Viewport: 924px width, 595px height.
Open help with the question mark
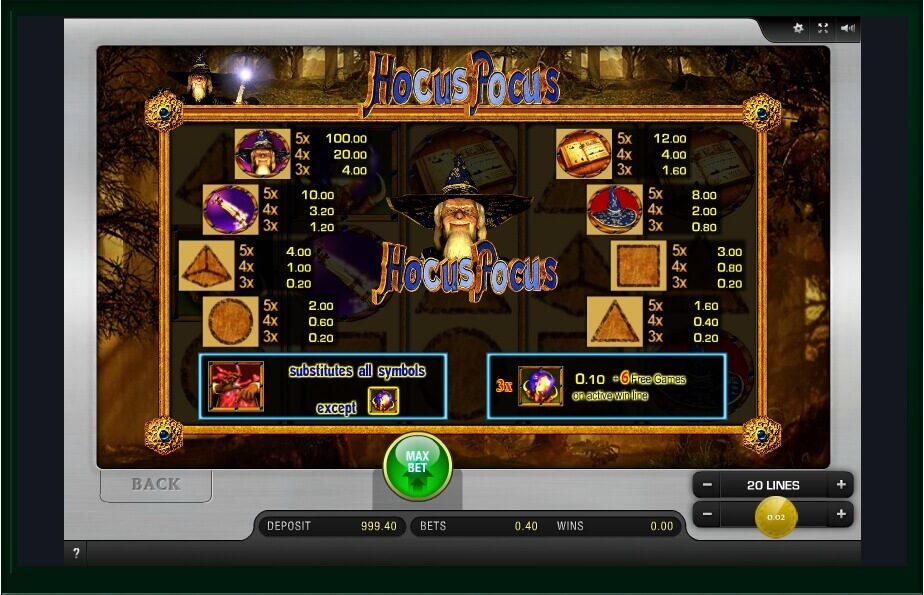76,553
